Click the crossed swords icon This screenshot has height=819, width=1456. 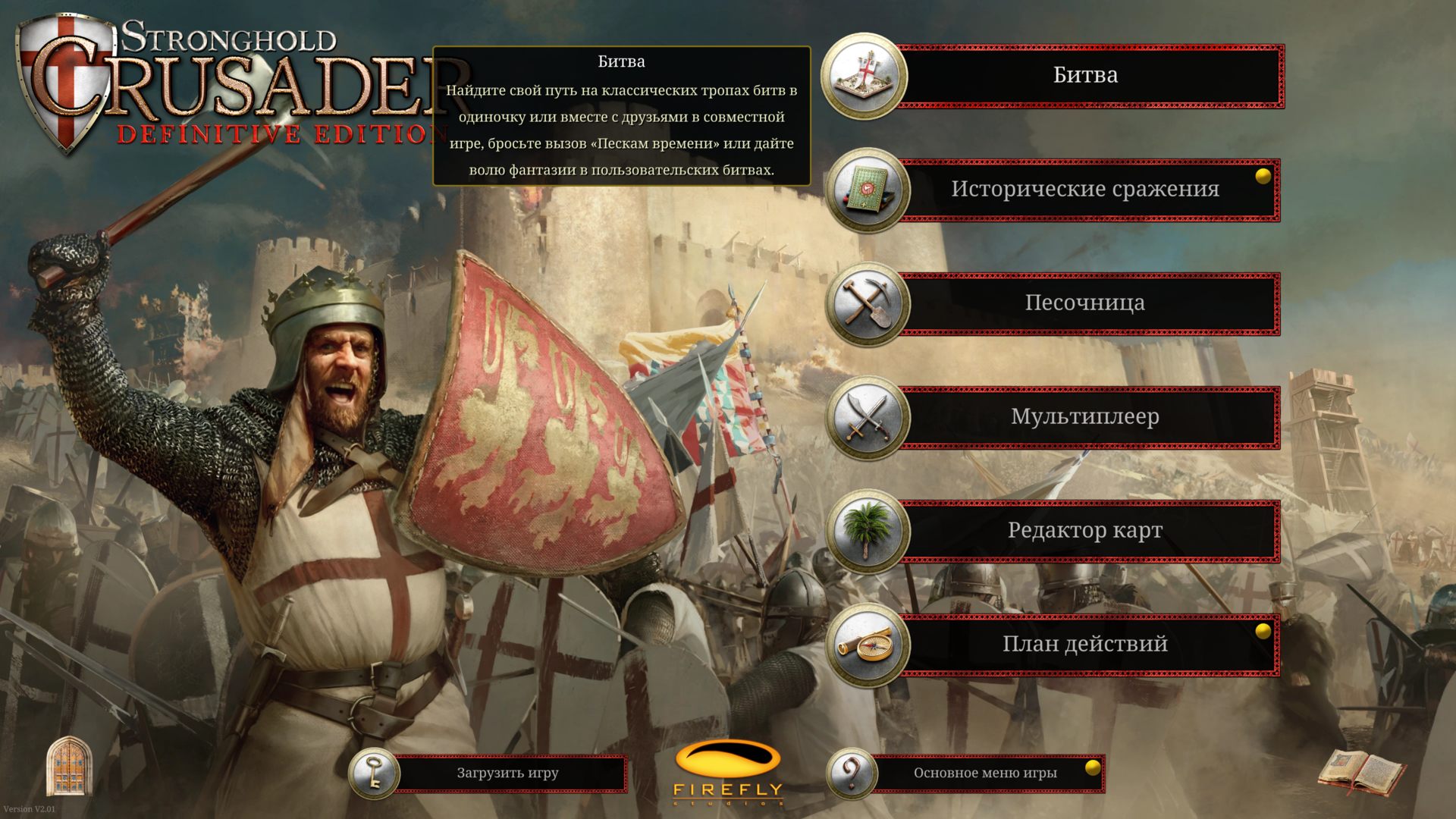[867, 417]
